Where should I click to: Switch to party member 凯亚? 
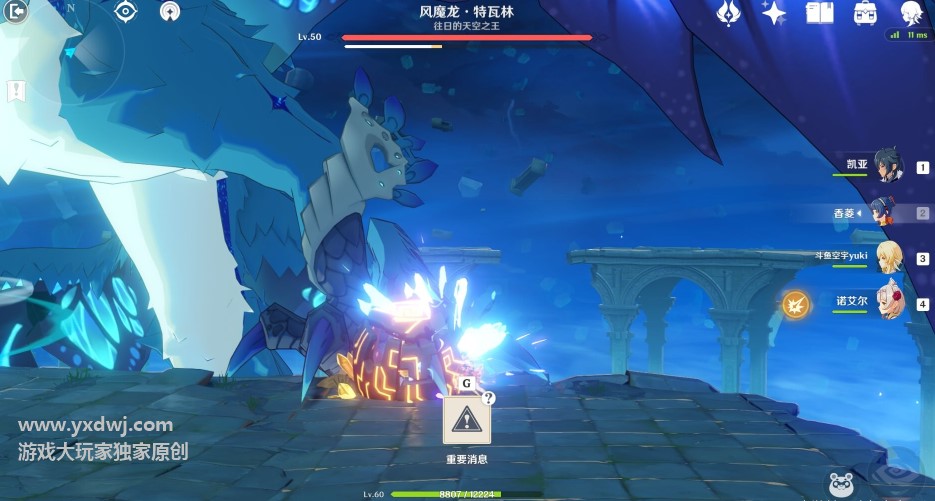(888, 166)
